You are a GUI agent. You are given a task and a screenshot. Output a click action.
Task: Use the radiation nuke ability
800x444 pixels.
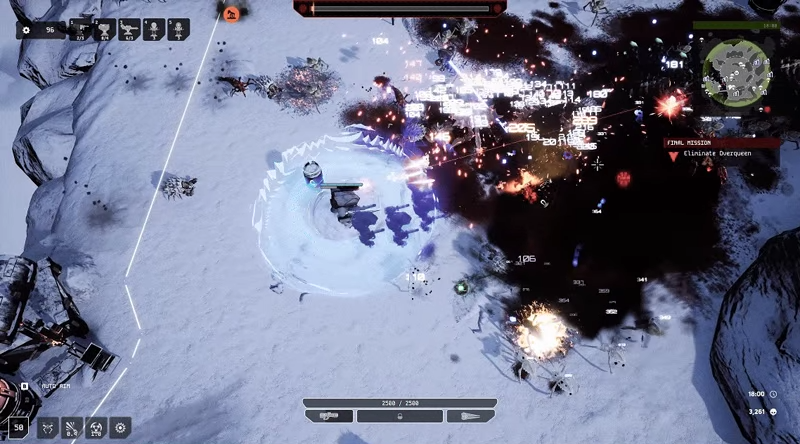(96, 428)
